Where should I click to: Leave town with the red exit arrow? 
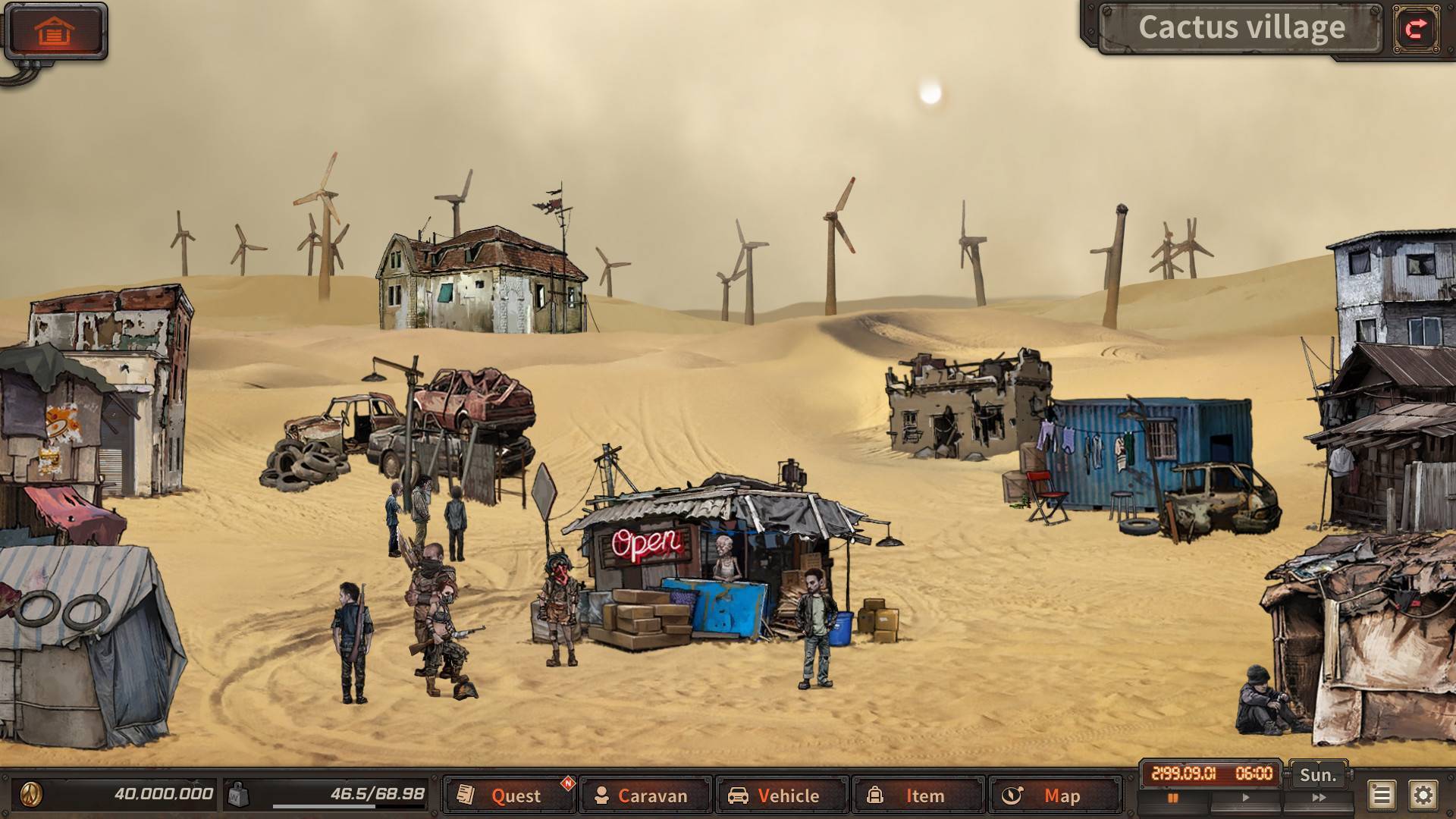coord(1416,29)
